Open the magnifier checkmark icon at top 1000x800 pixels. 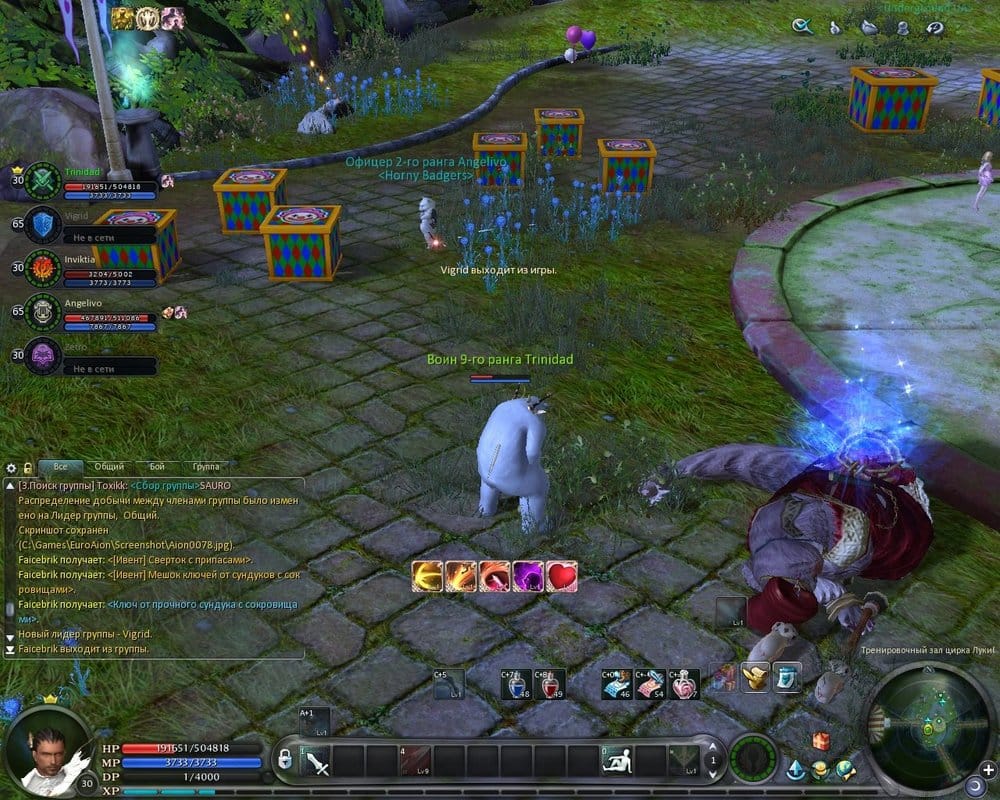(x=801, y=27)
